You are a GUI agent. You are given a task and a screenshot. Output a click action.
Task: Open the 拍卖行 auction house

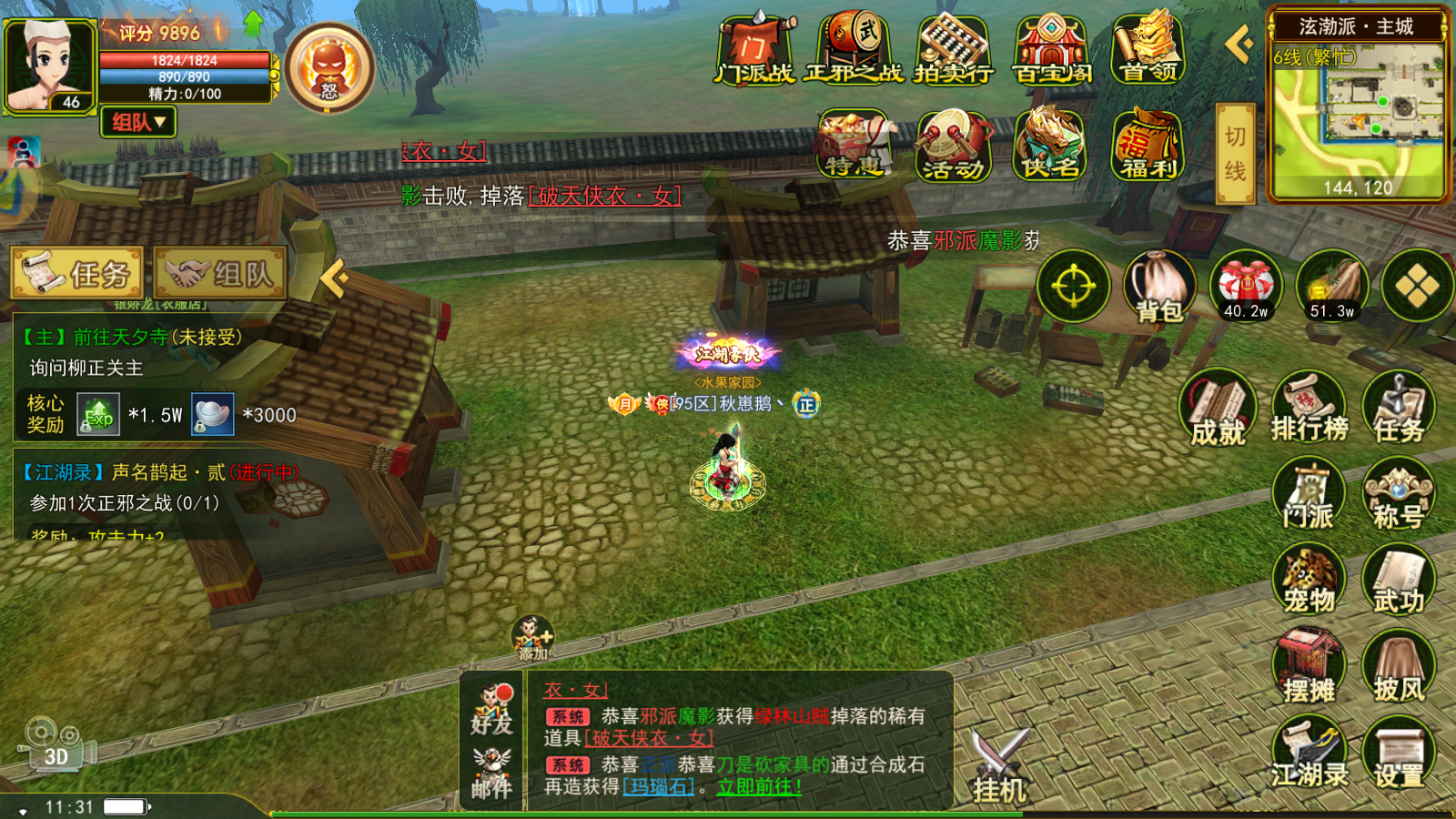pyautogui.click(x=953, y=51)
